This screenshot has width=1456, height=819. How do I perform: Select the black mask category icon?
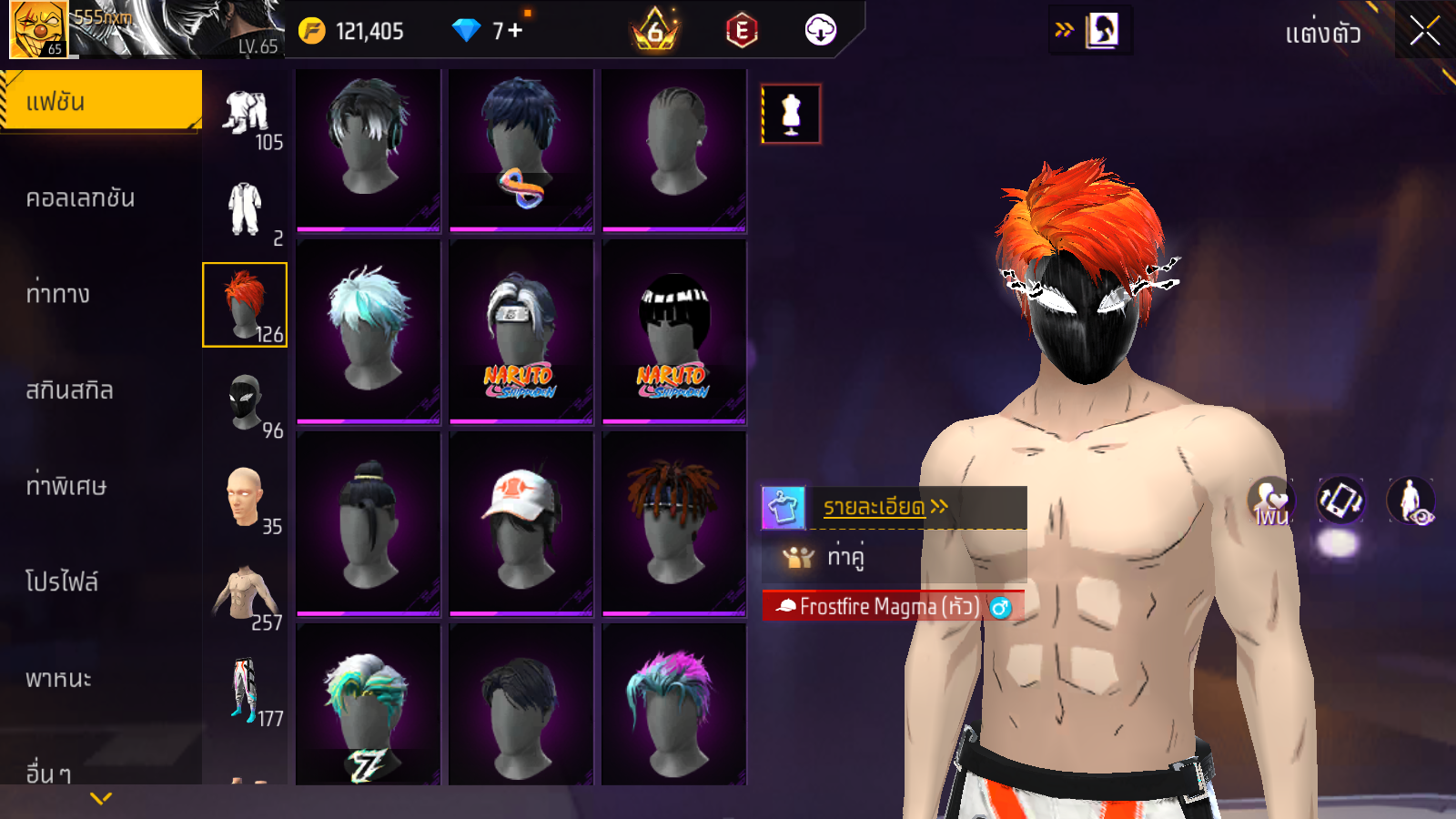tap(244, 402)
